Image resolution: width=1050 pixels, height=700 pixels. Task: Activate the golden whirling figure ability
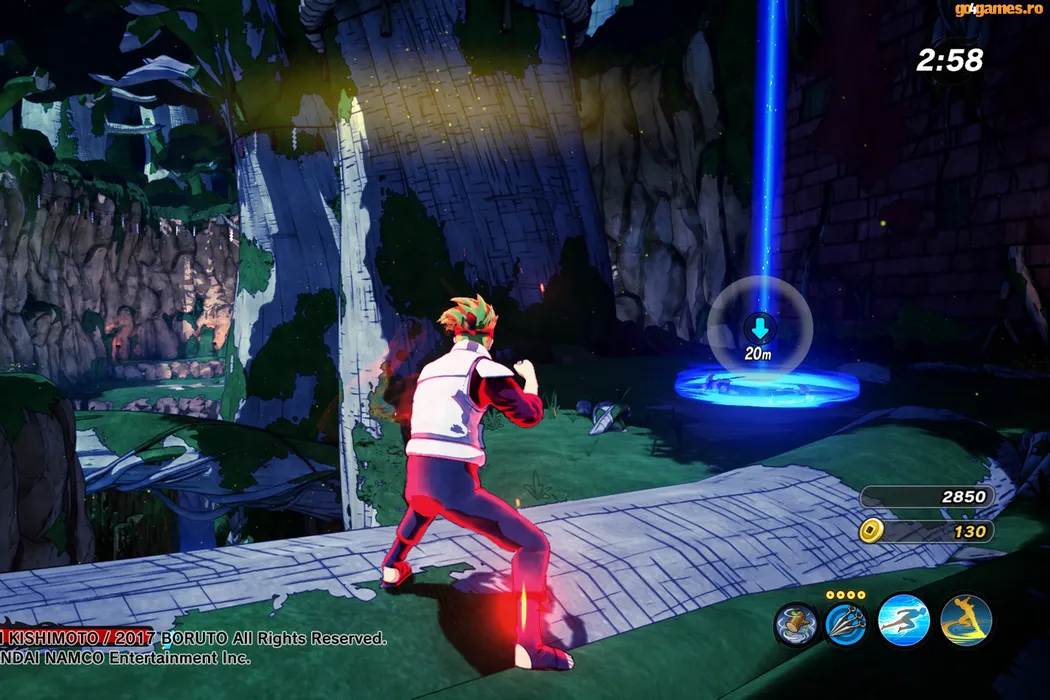click(x=966, y=620)
